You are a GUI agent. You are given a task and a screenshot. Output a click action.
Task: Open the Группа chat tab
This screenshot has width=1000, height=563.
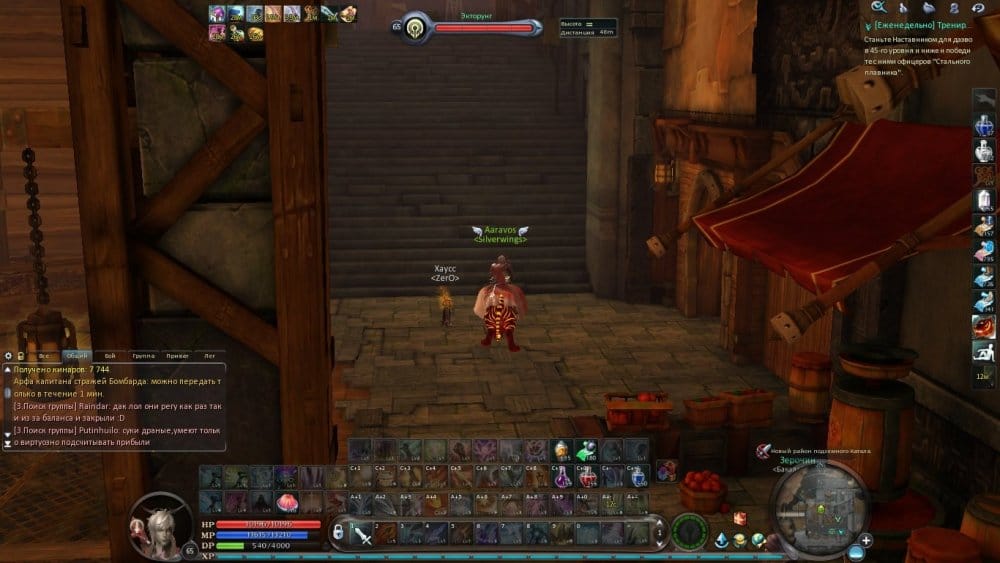click(x=143, y=355)
